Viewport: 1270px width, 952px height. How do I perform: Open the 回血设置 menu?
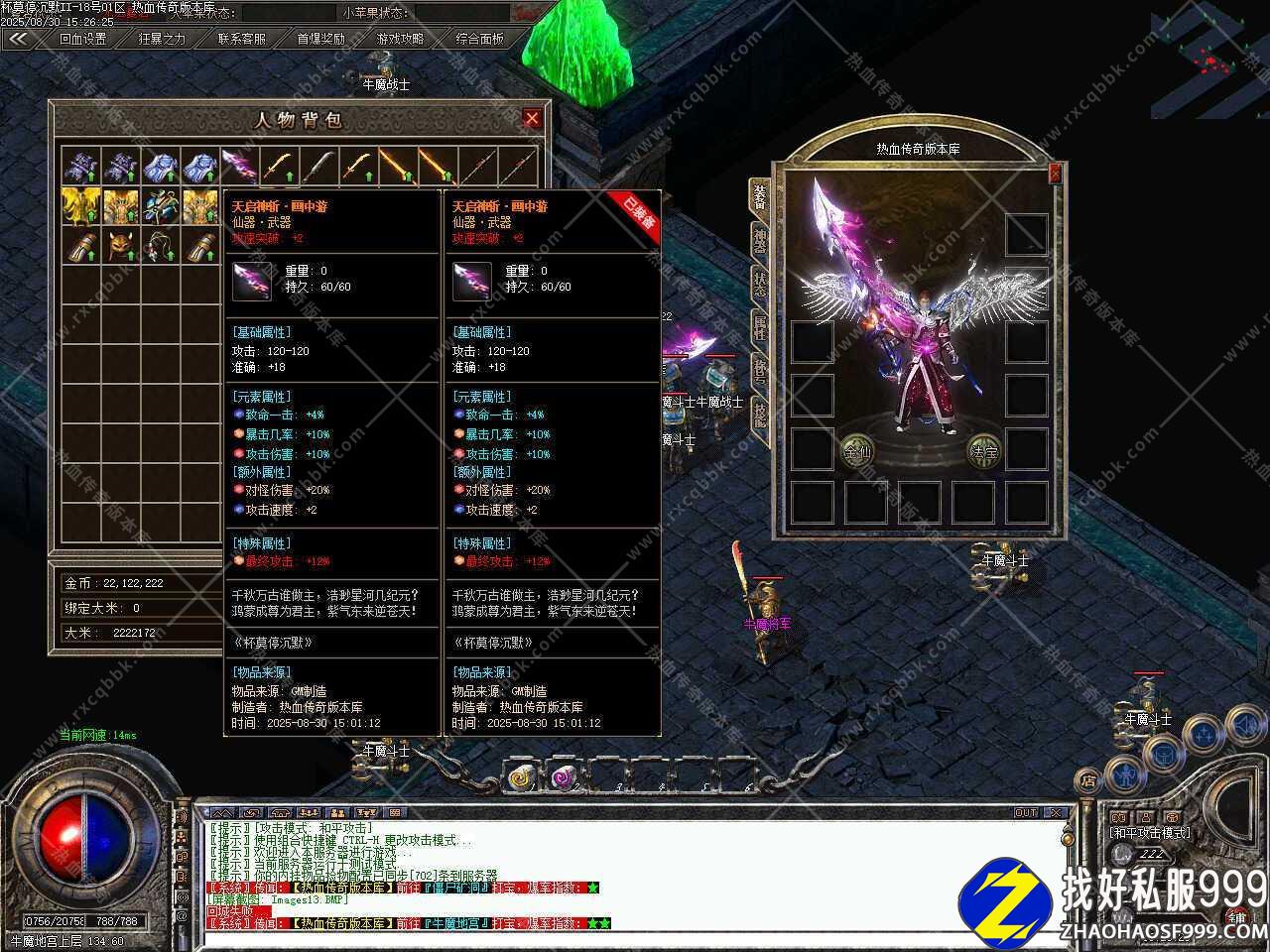pos(82,39)
